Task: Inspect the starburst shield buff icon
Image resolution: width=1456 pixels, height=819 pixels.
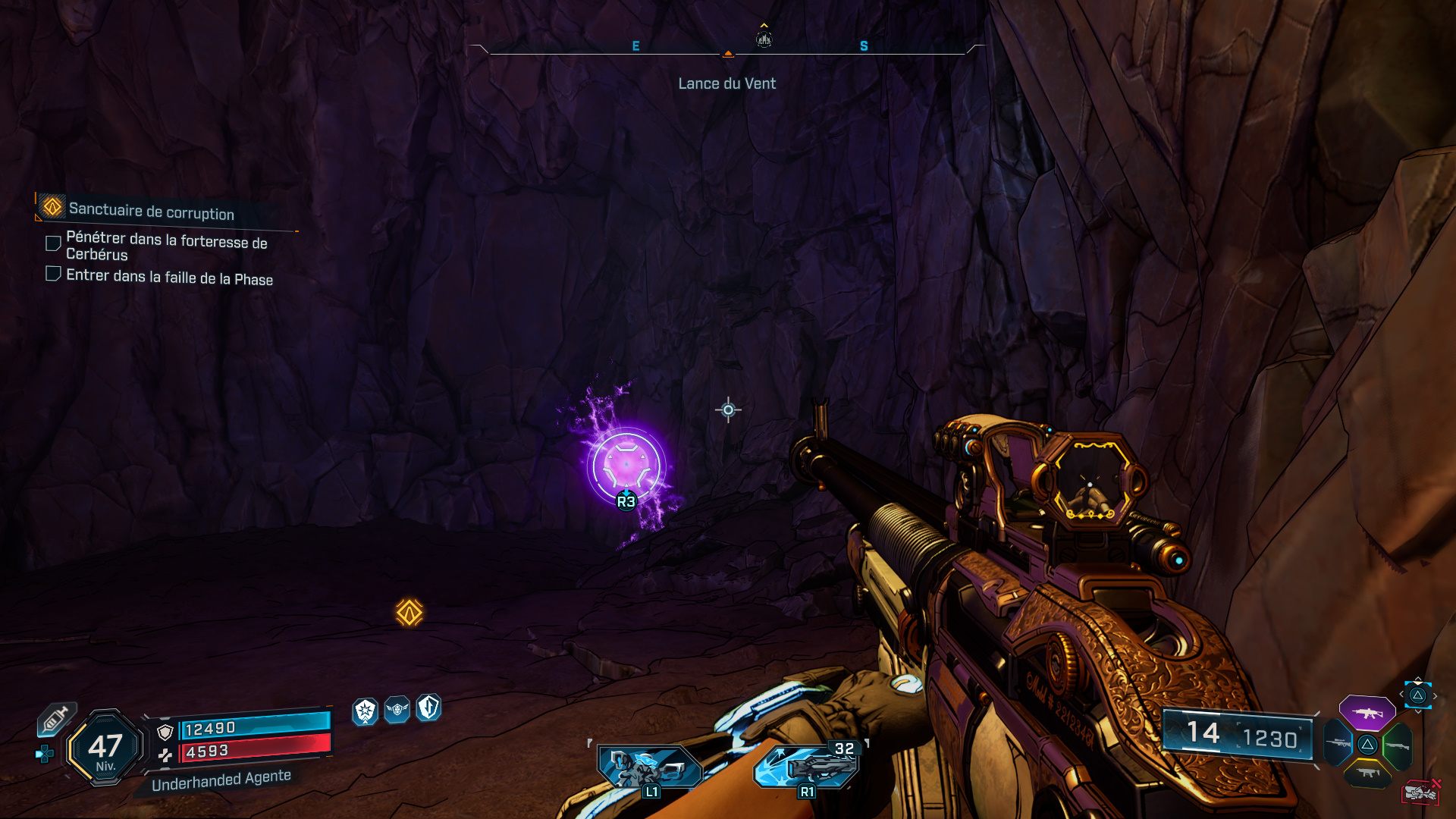Action: coord(366,711)
